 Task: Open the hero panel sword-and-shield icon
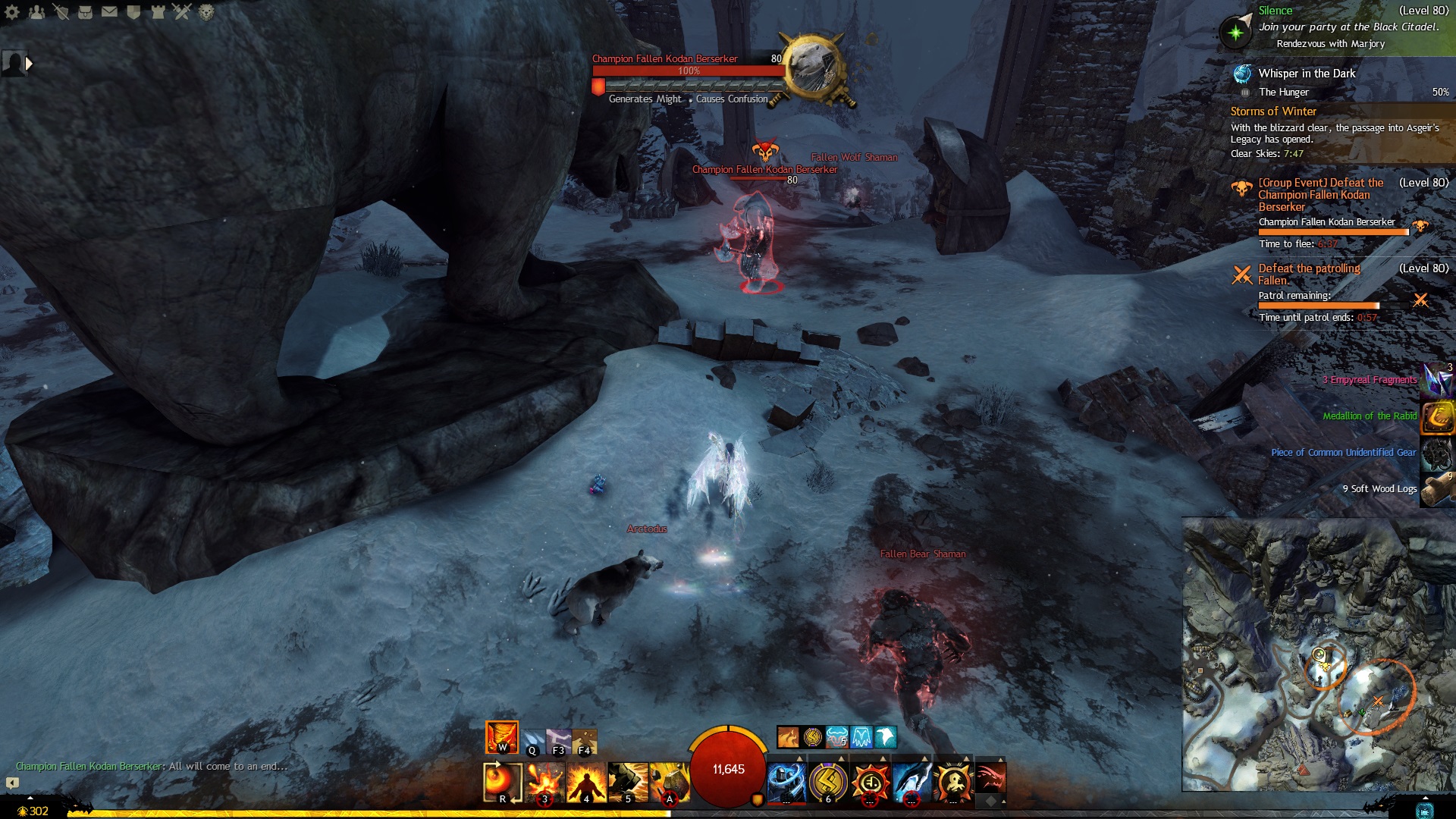pos(61,12)
